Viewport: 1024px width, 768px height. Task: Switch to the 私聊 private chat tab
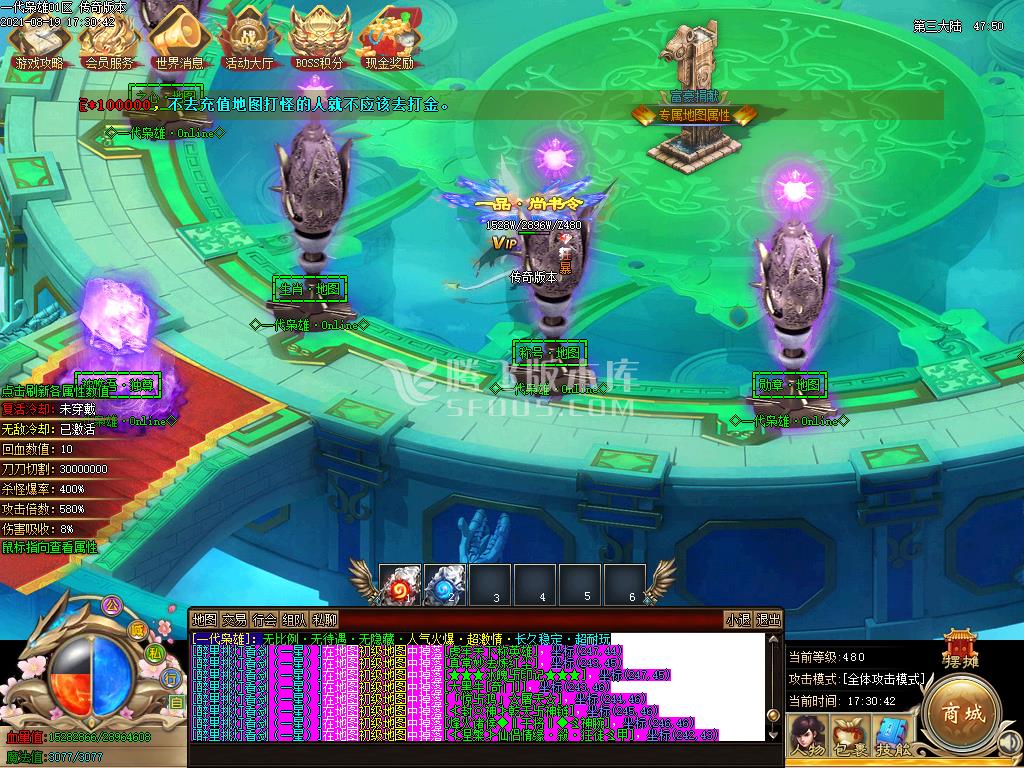tap(324, 619)
